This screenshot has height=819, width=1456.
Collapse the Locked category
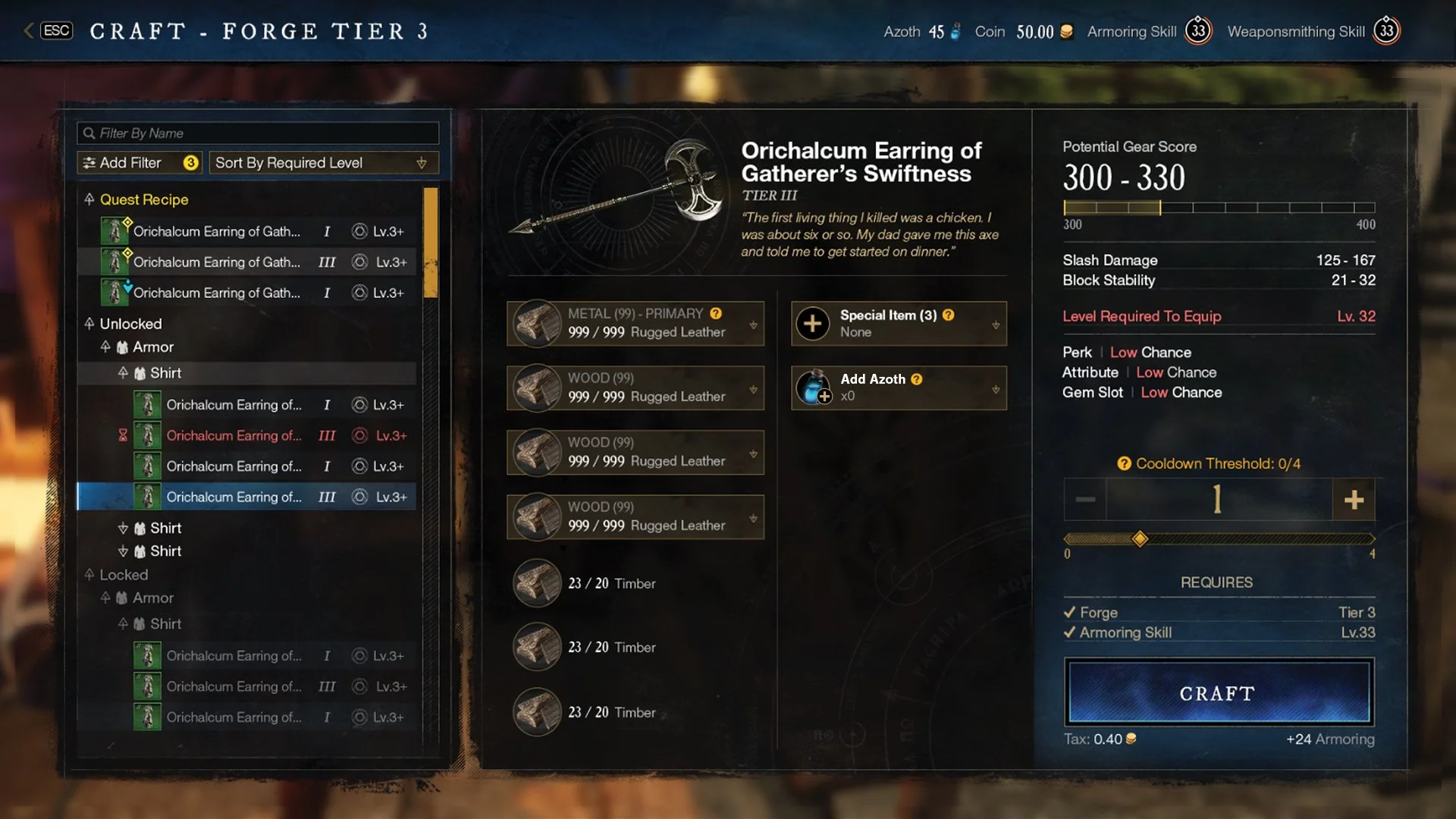pos(89,575)
